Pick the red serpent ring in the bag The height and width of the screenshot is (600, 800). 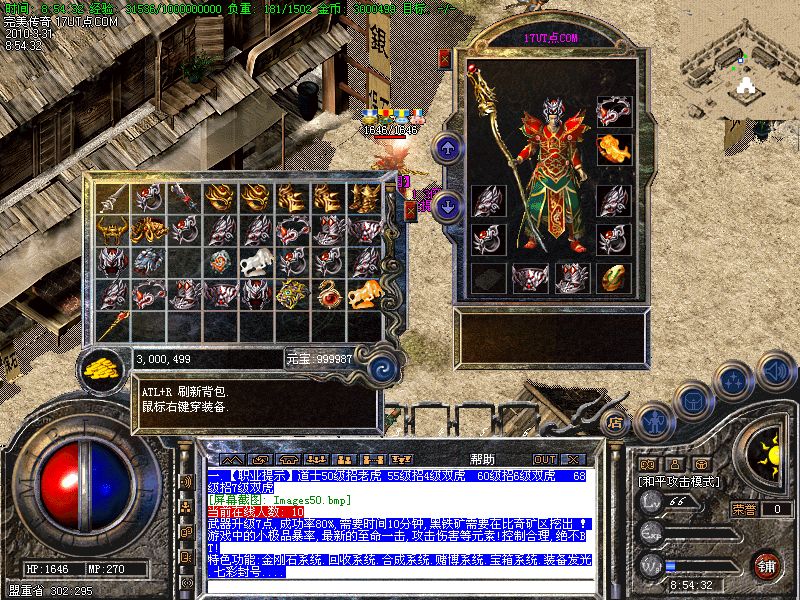point(328,295)
